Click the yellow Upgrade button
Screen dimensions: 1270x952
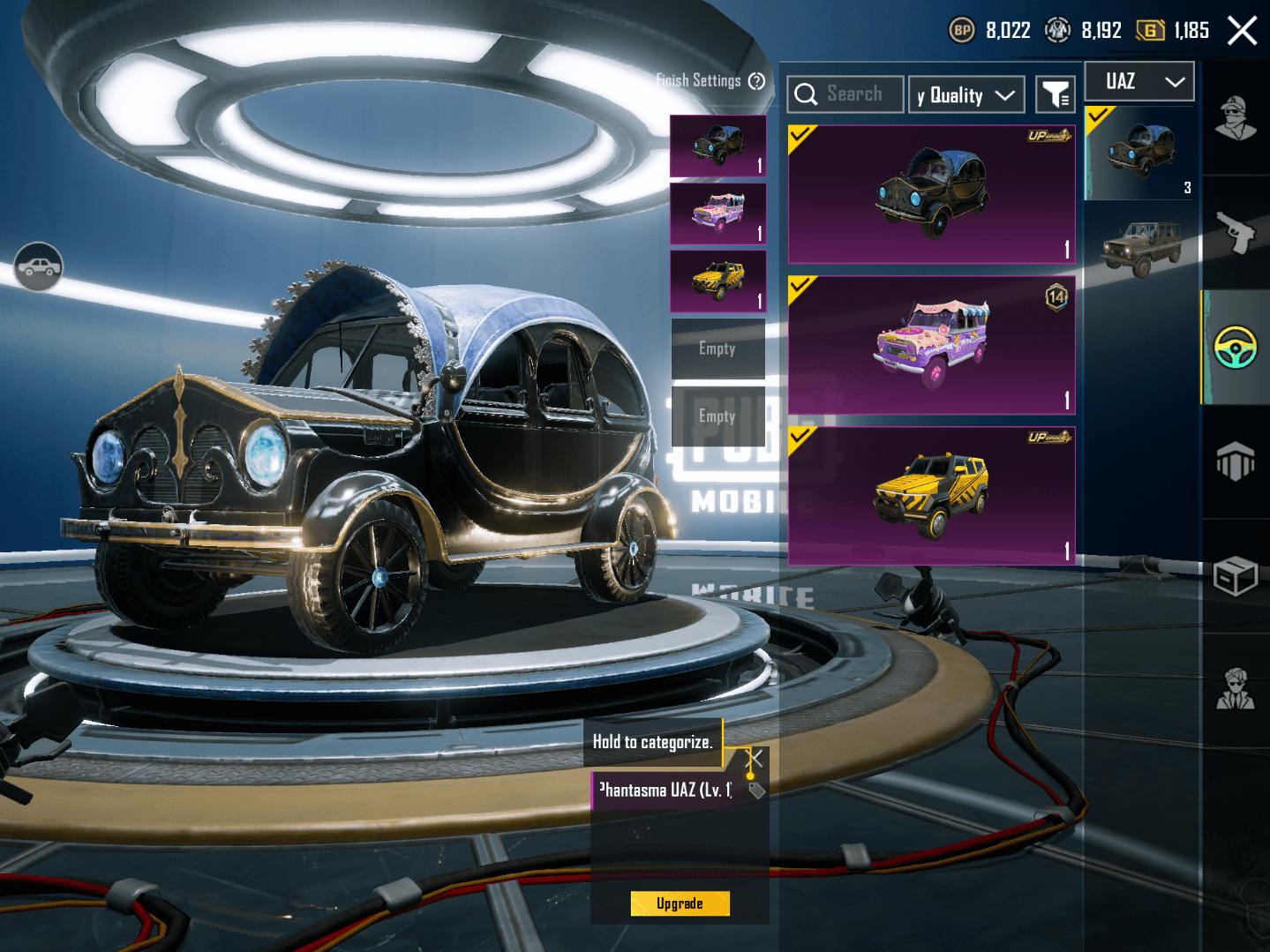coord(680,903)
